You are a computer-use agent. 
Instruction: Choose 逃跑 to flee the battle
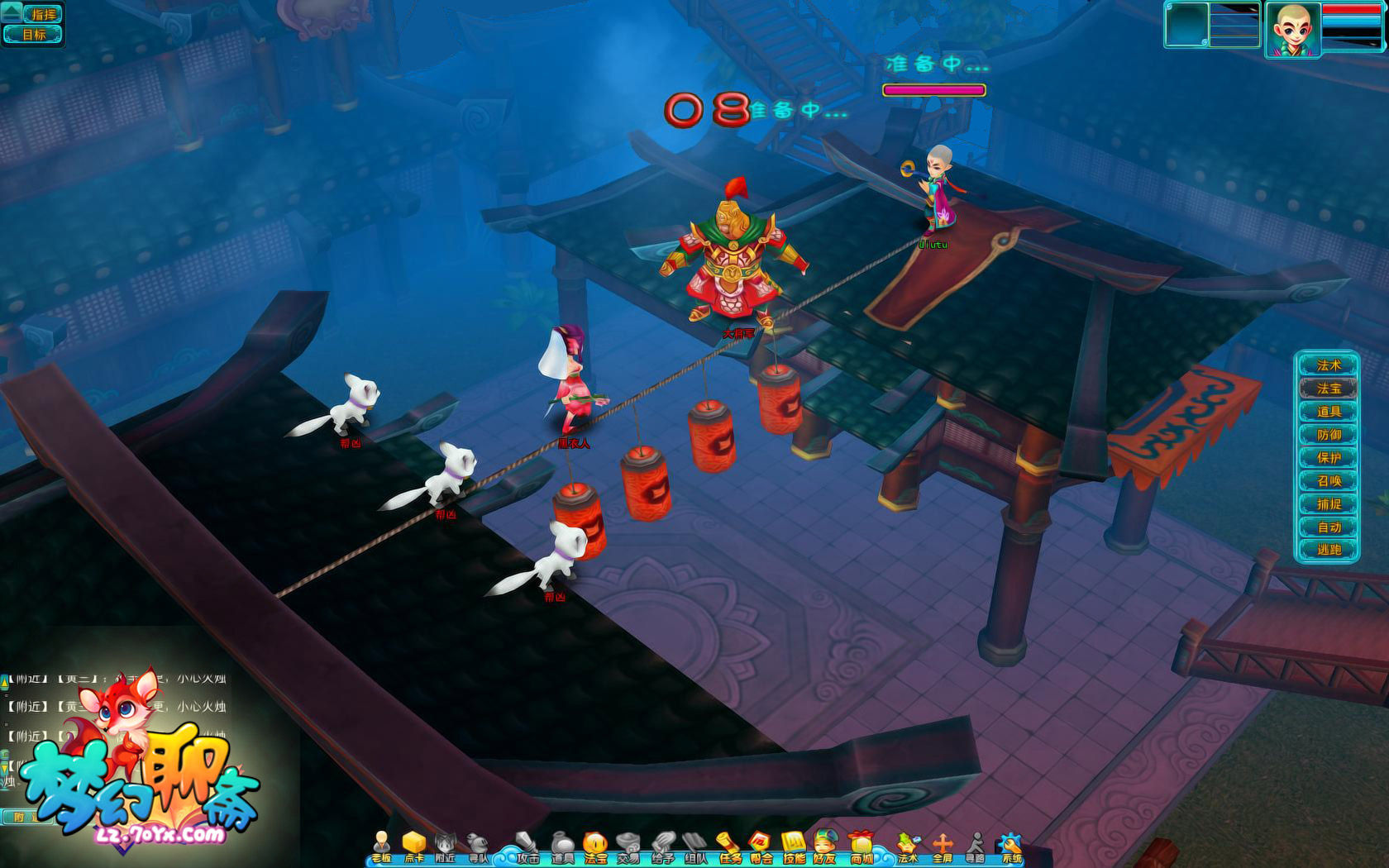point(1328,550)
